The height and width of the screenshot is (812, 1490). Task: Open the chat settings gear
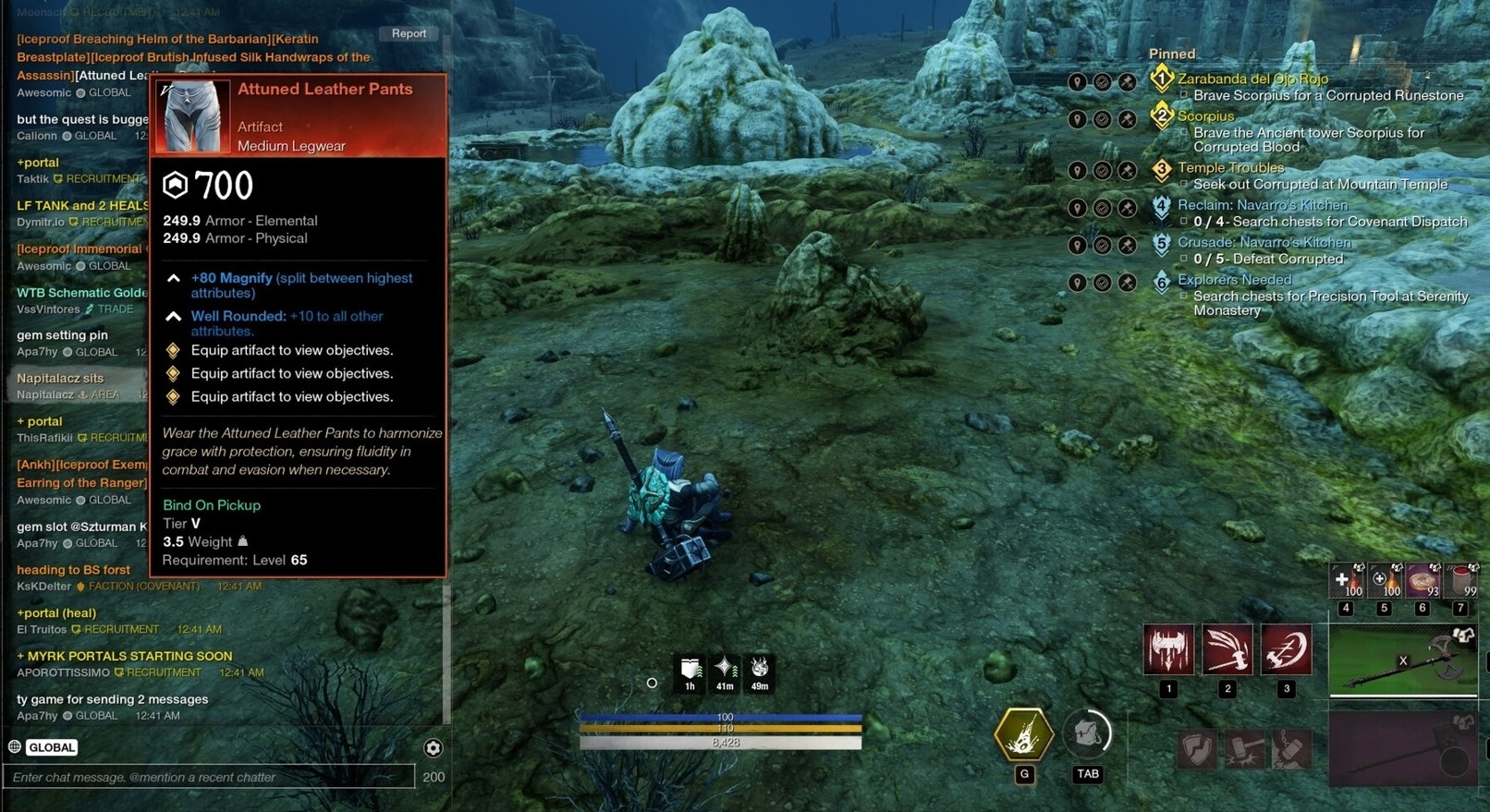click(433, 748)
